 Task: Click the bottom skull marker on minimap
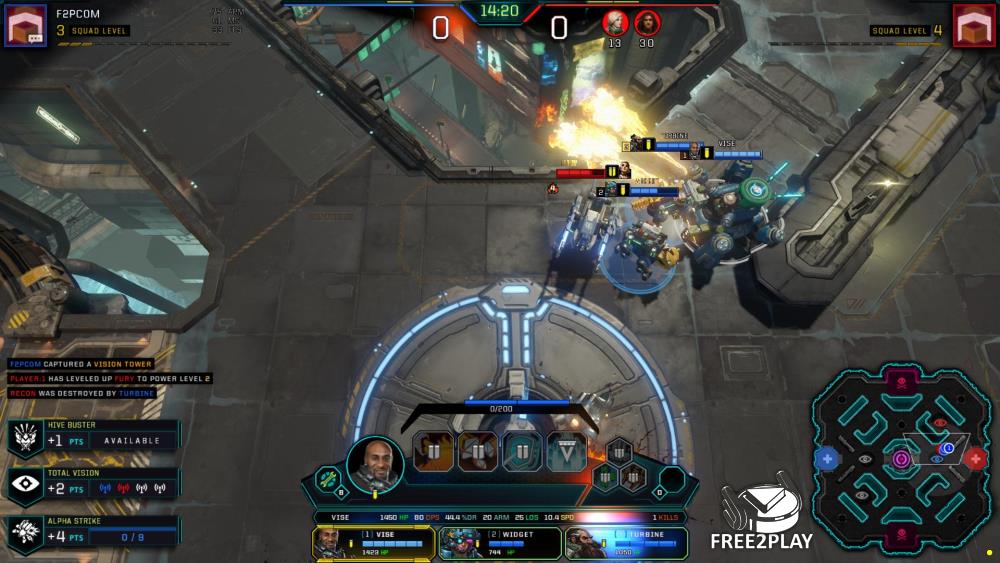(901, 539)
